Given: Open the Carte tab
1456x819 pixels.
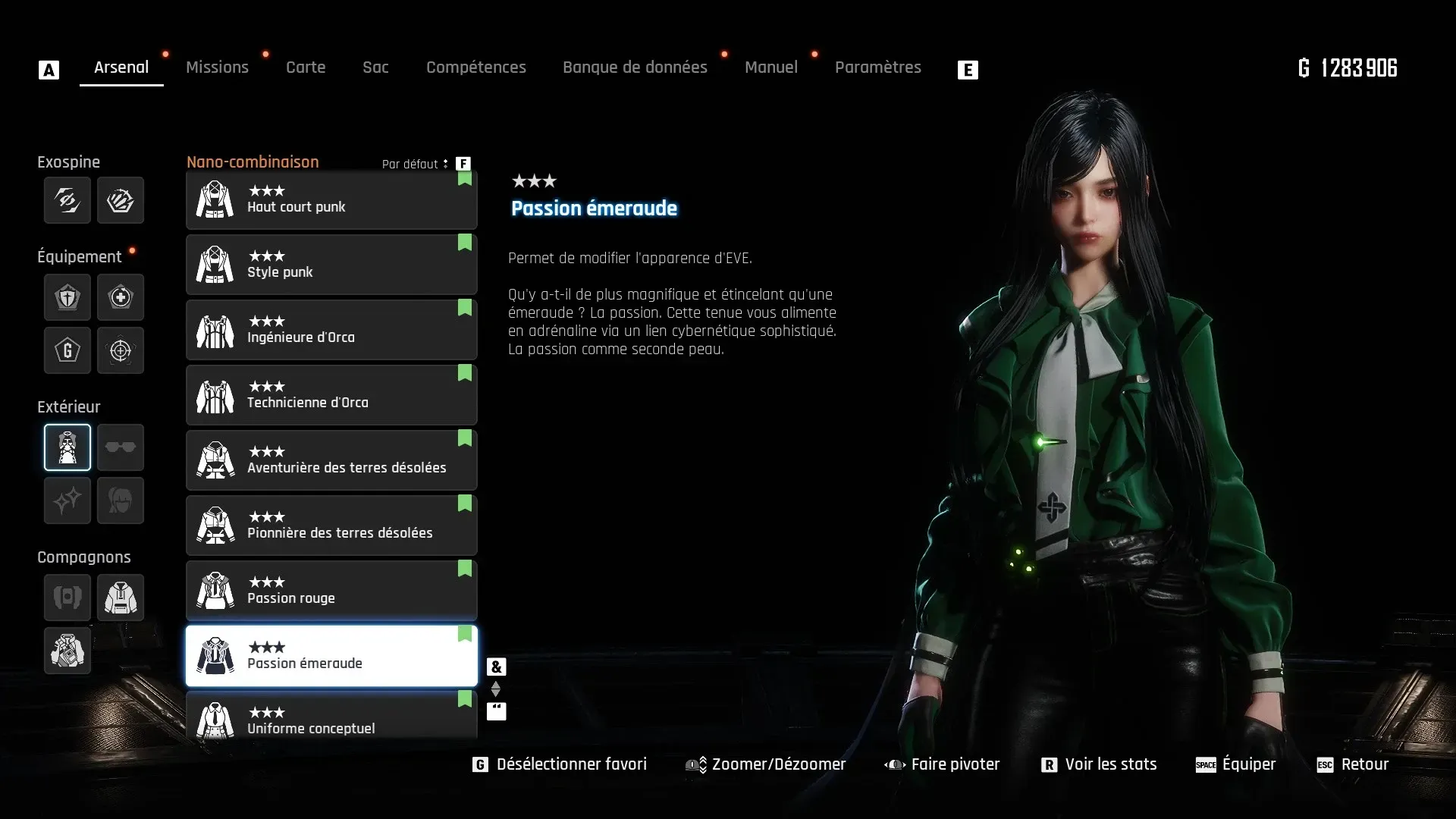Looking at the screenshot, I should click(x=306, y=67).
